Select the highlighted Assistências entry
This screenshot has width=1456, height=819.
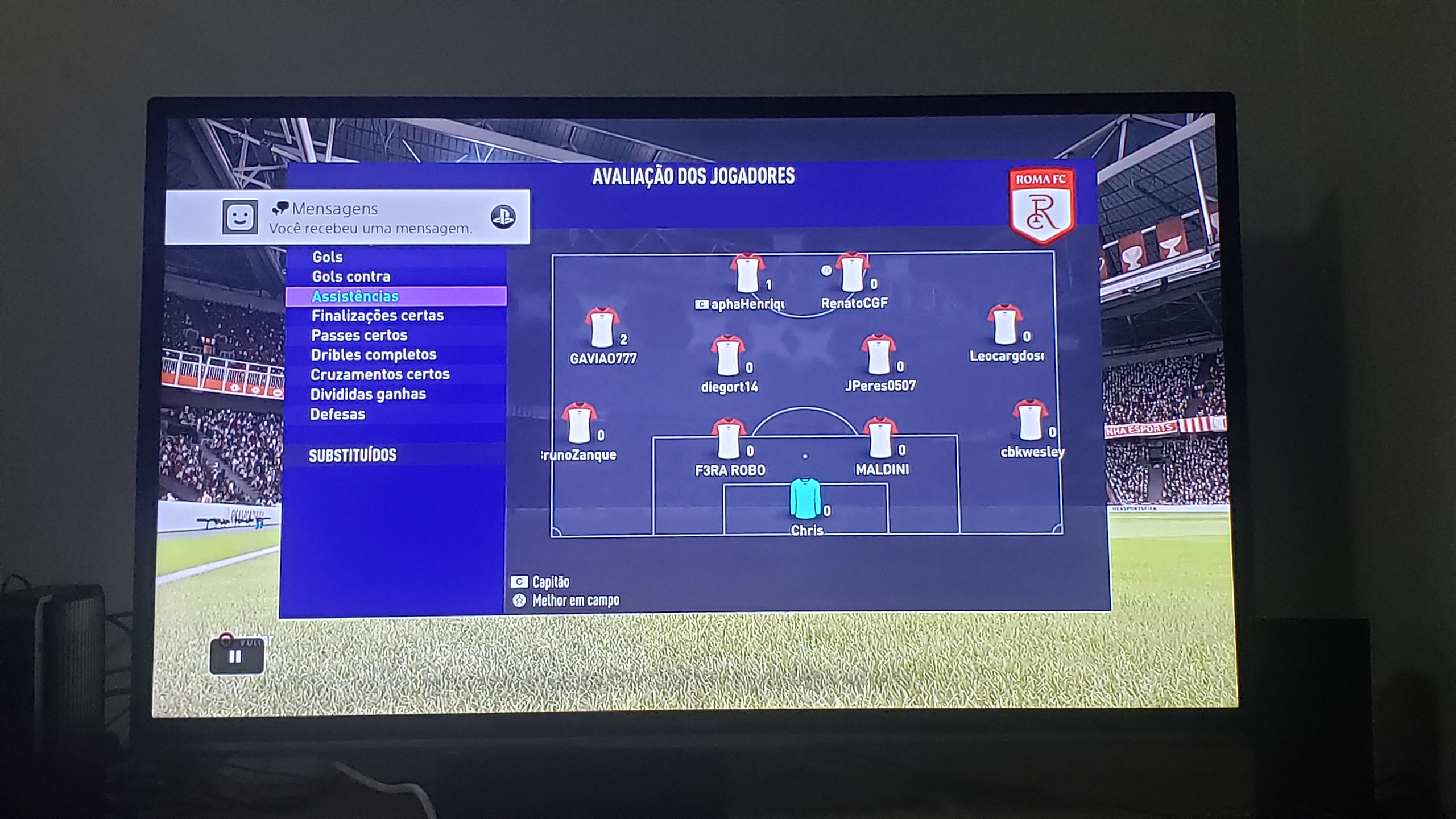[355, 296]
